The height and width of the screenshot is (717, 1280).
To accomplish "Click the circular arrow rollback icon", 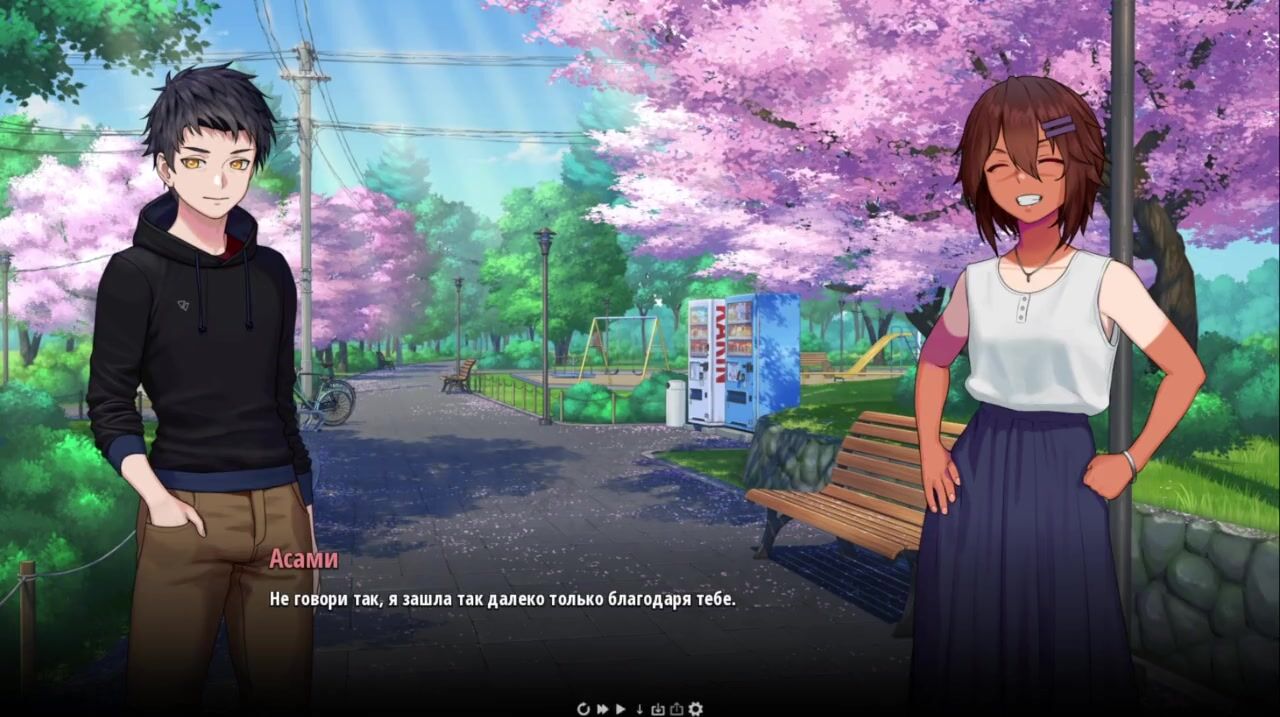I will [x=584, y=709].
